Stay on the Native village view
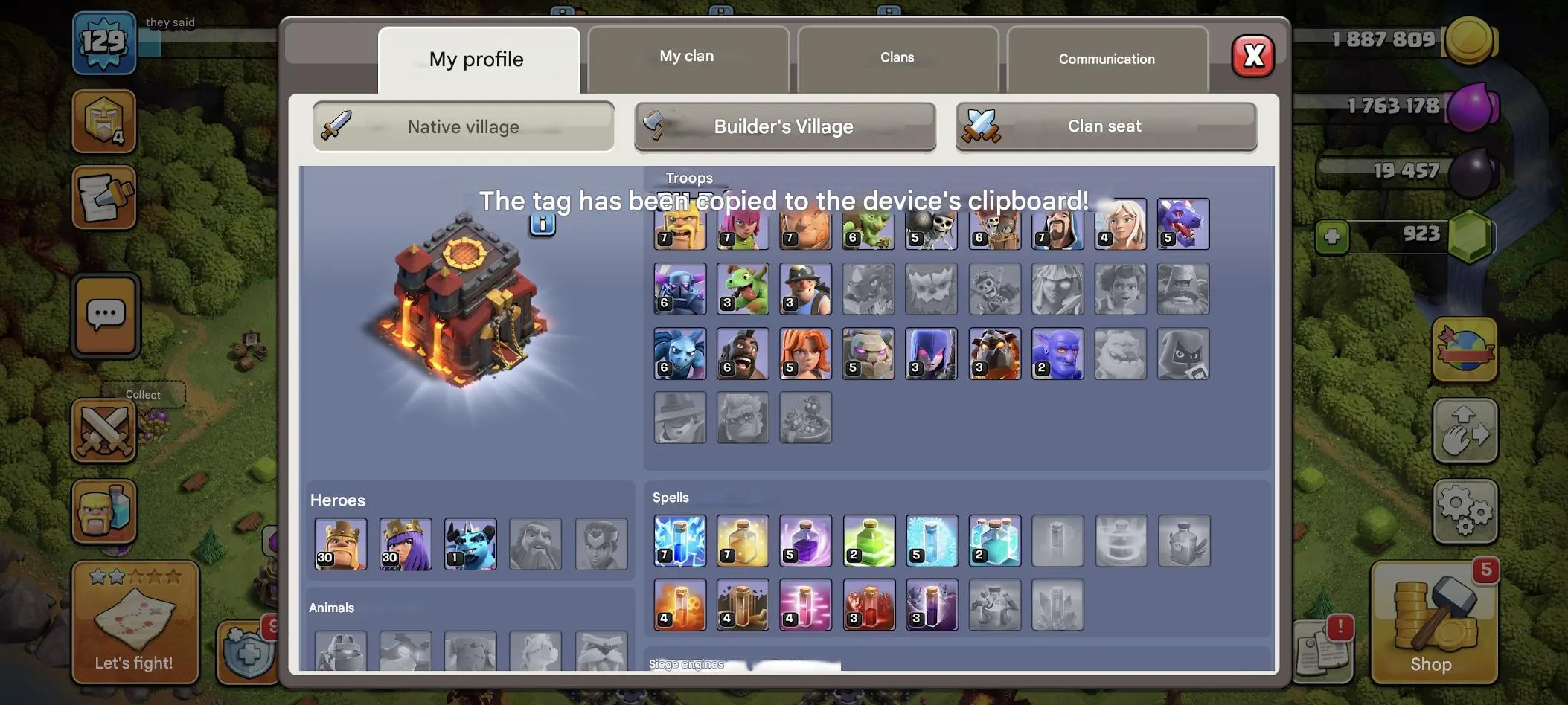This screenshot has height=705, width=1568. (x=463, y=126)
